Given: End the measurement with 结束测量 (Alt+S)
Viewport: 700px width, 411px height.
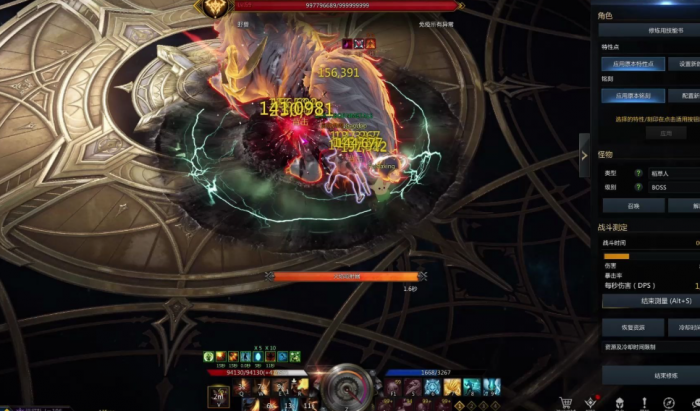Looking at the screenshot, I should point(651,300).
